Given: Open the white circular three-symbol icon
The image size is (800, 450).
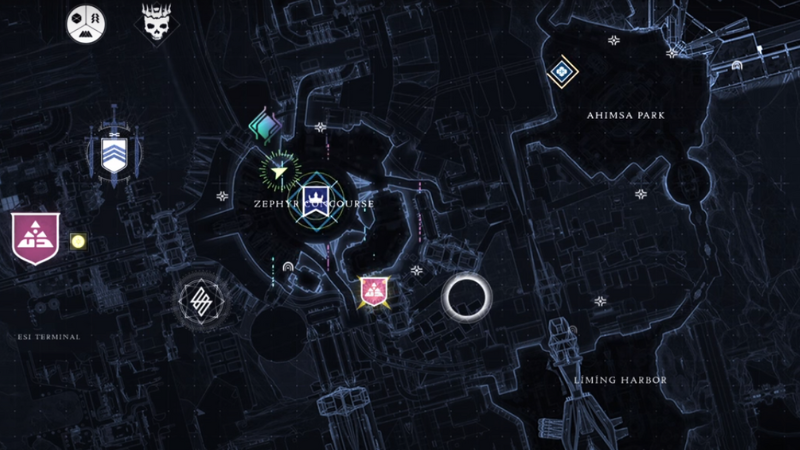Looking at the screenshot, I should 85,23.
